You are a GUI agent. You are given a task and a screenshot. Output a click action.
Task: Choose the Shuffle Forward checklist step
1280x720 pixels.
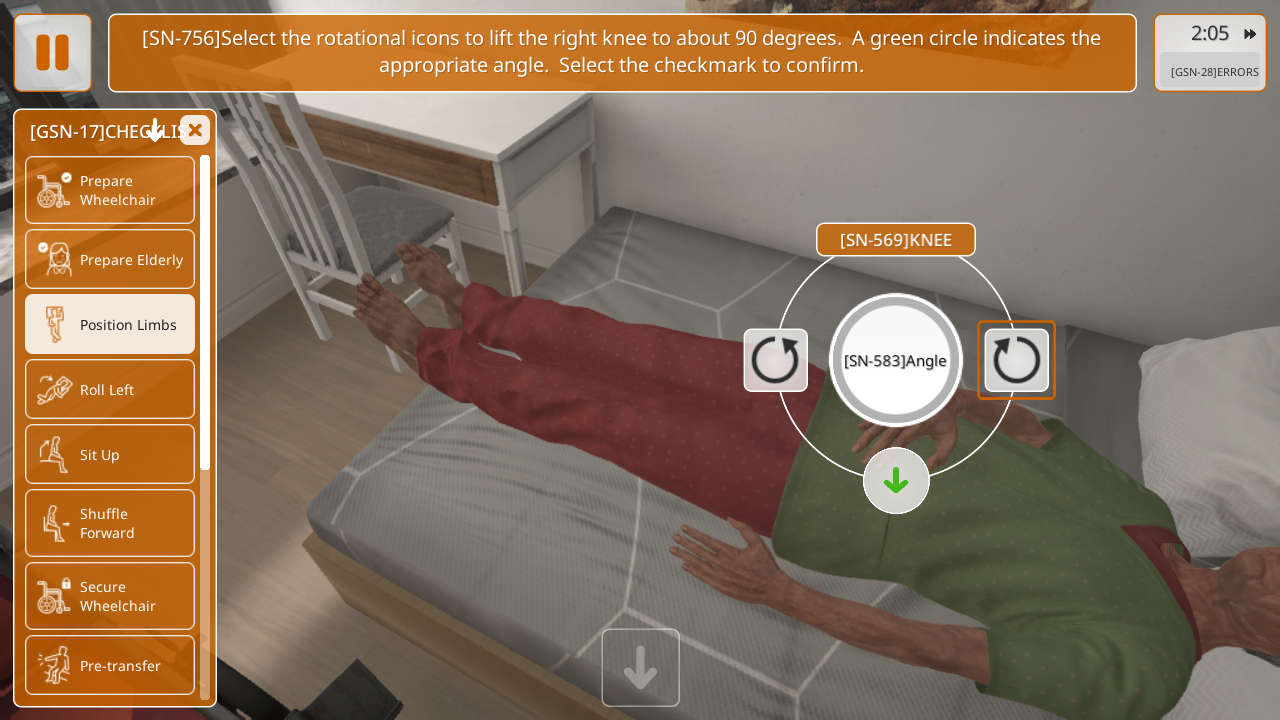[x=110, y=523]
